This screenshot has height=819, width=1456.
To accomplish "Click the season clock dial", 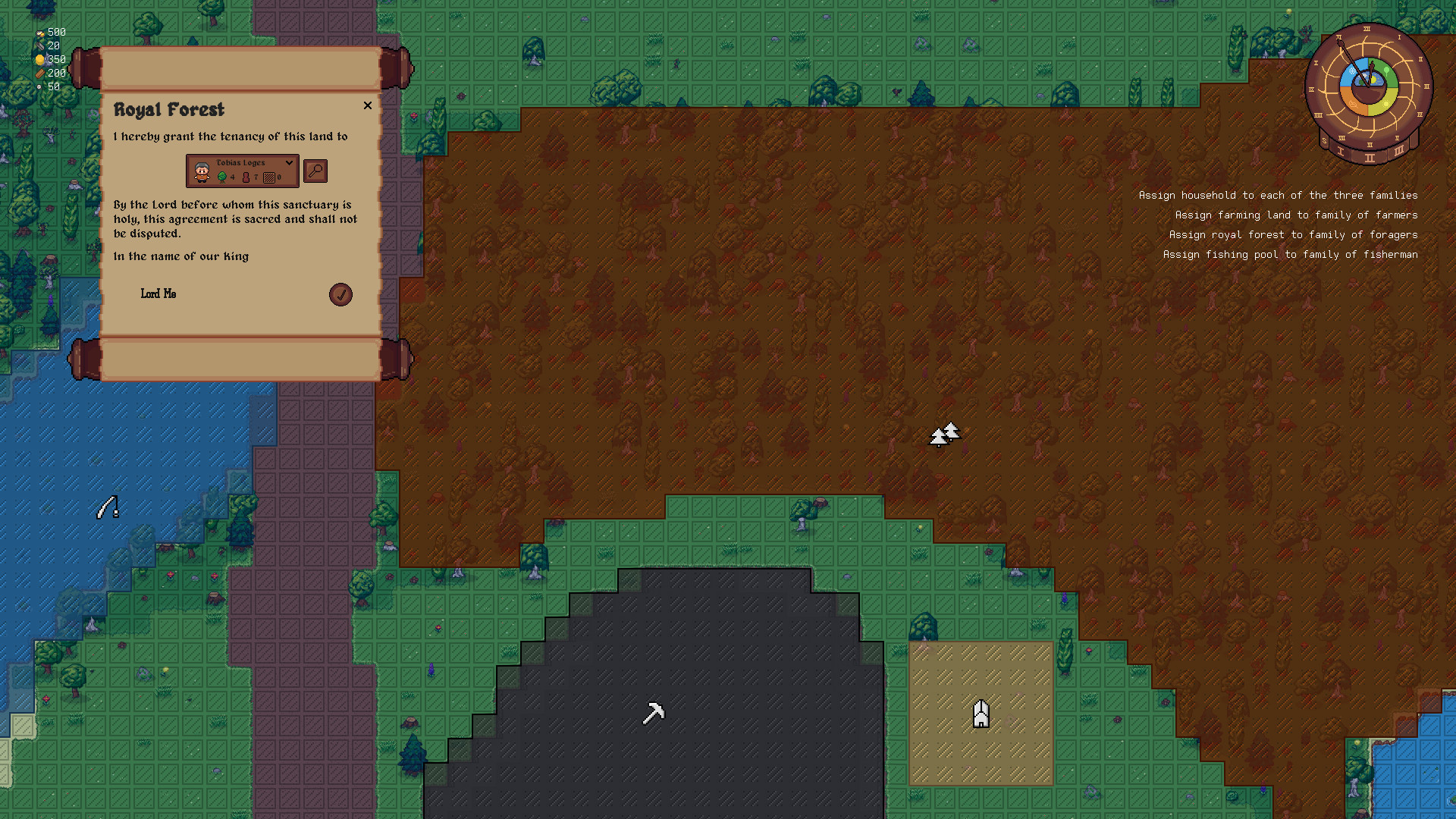I will [x=1368, y=87].
